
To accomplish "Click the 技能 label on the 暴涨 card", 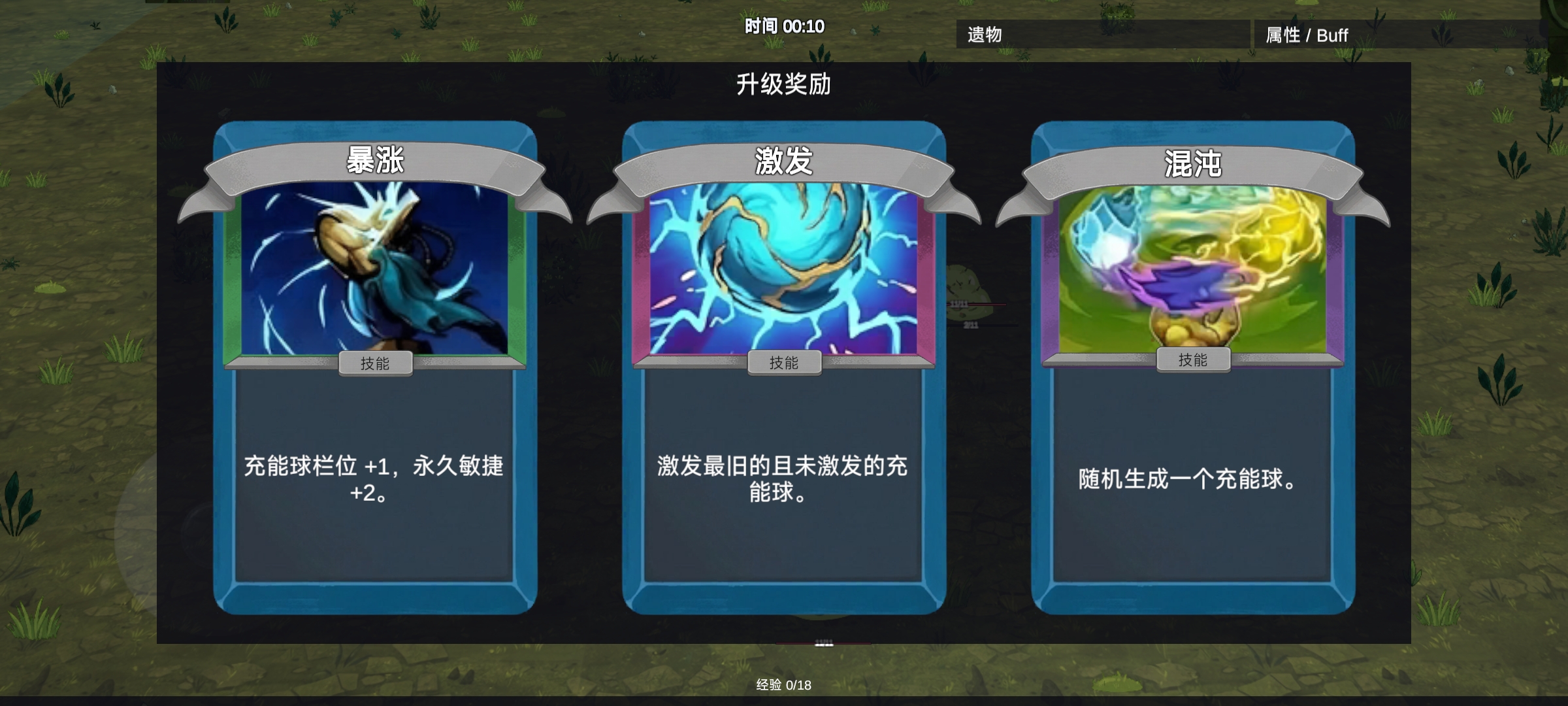I will click(376, 363).
